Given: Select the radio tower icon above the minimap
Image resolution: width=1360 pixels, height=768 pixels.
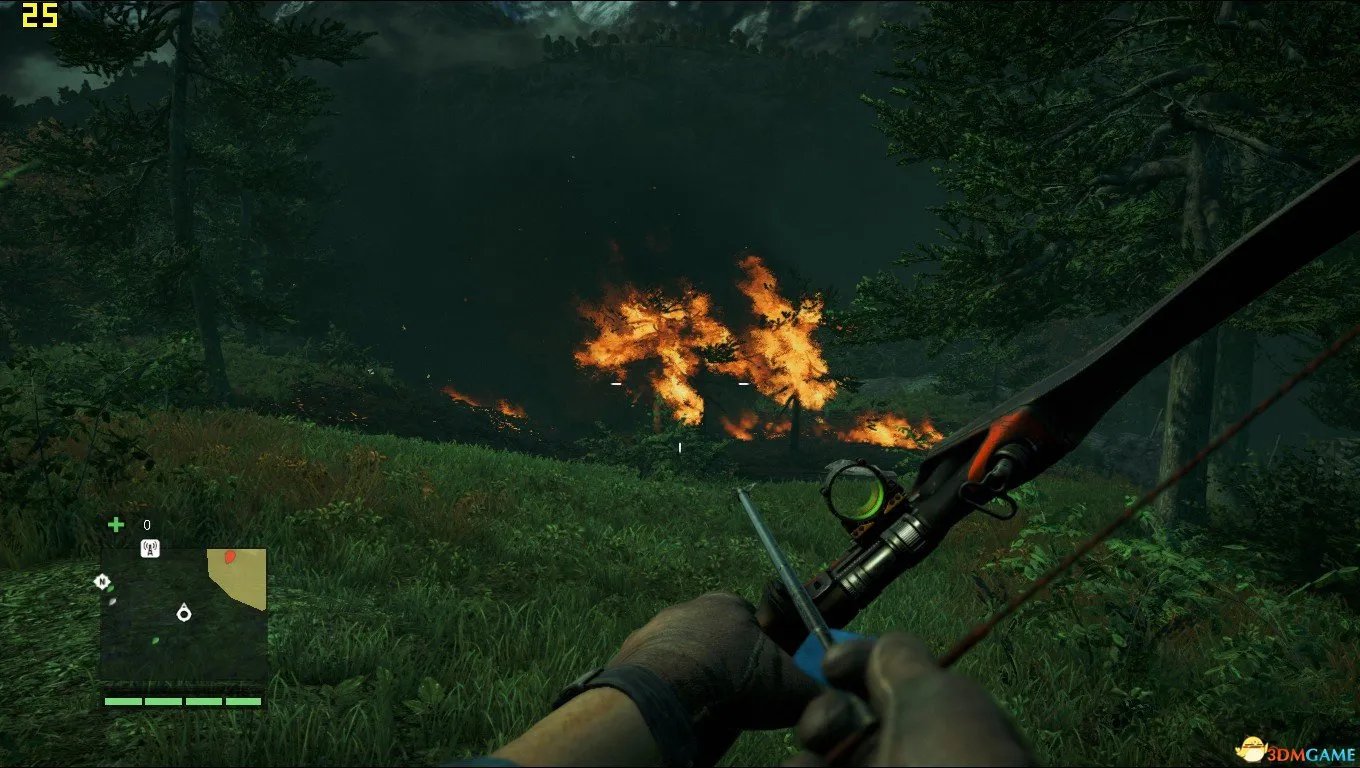Looking at the screenshot, I should point(151,548).
